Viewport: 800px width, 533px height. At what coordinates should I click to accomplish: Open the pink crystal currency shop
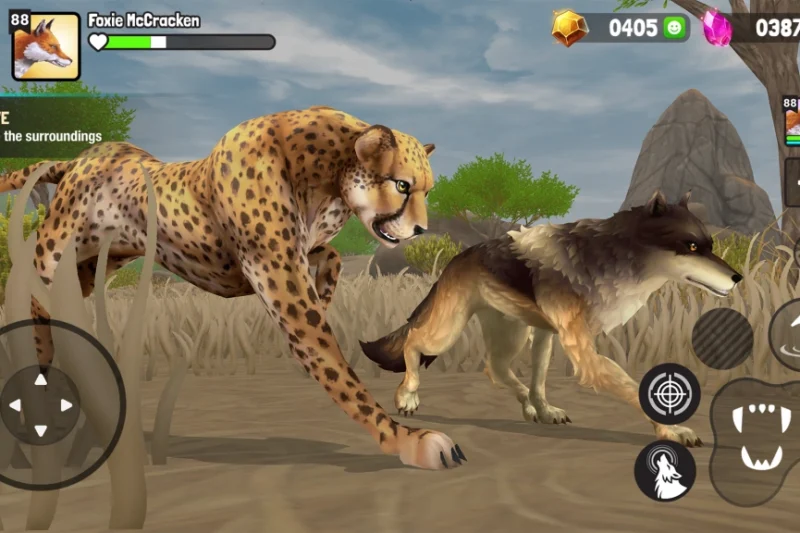point(716,28)
